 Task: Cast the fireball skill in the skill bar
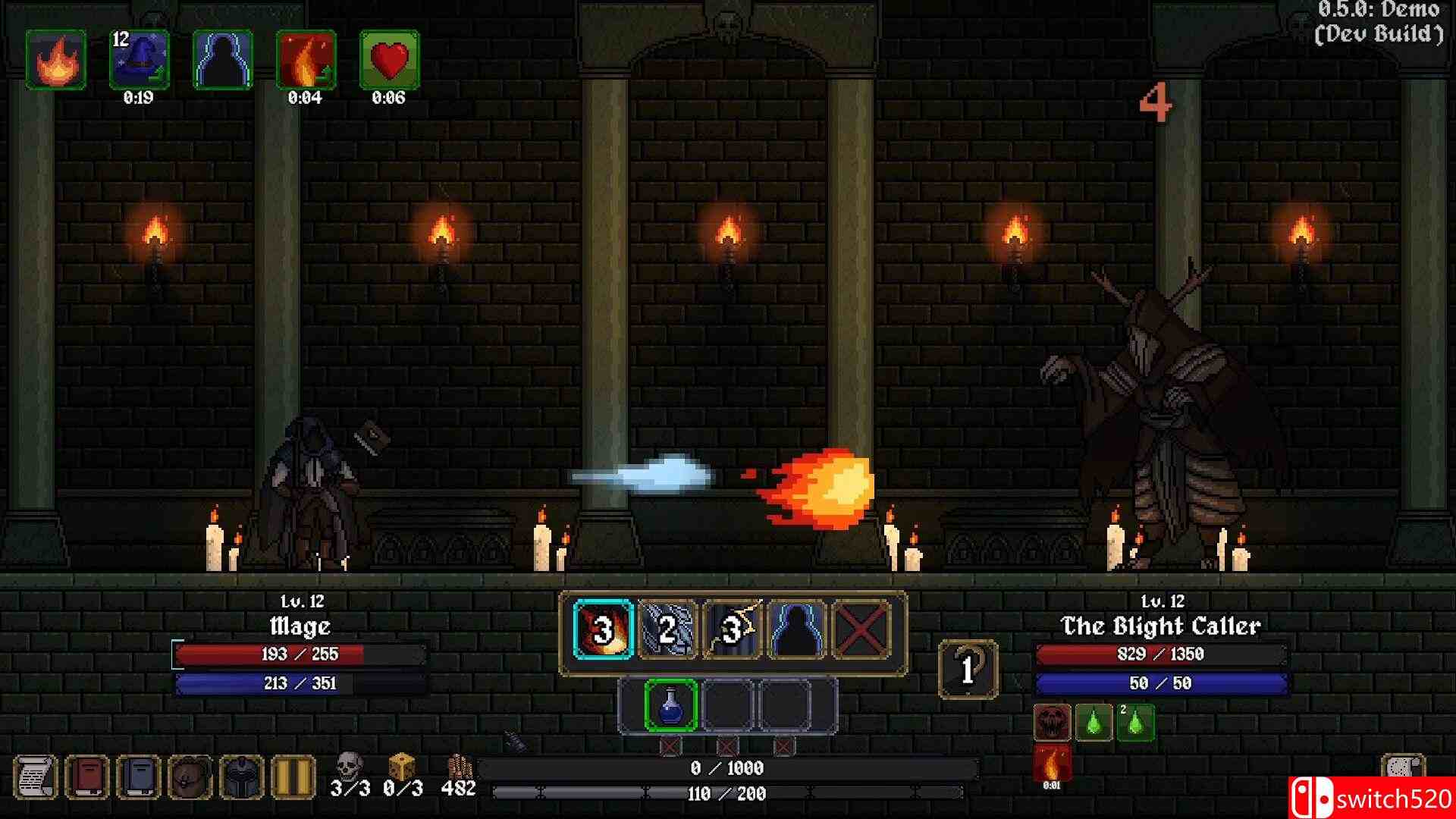[604, 629]
